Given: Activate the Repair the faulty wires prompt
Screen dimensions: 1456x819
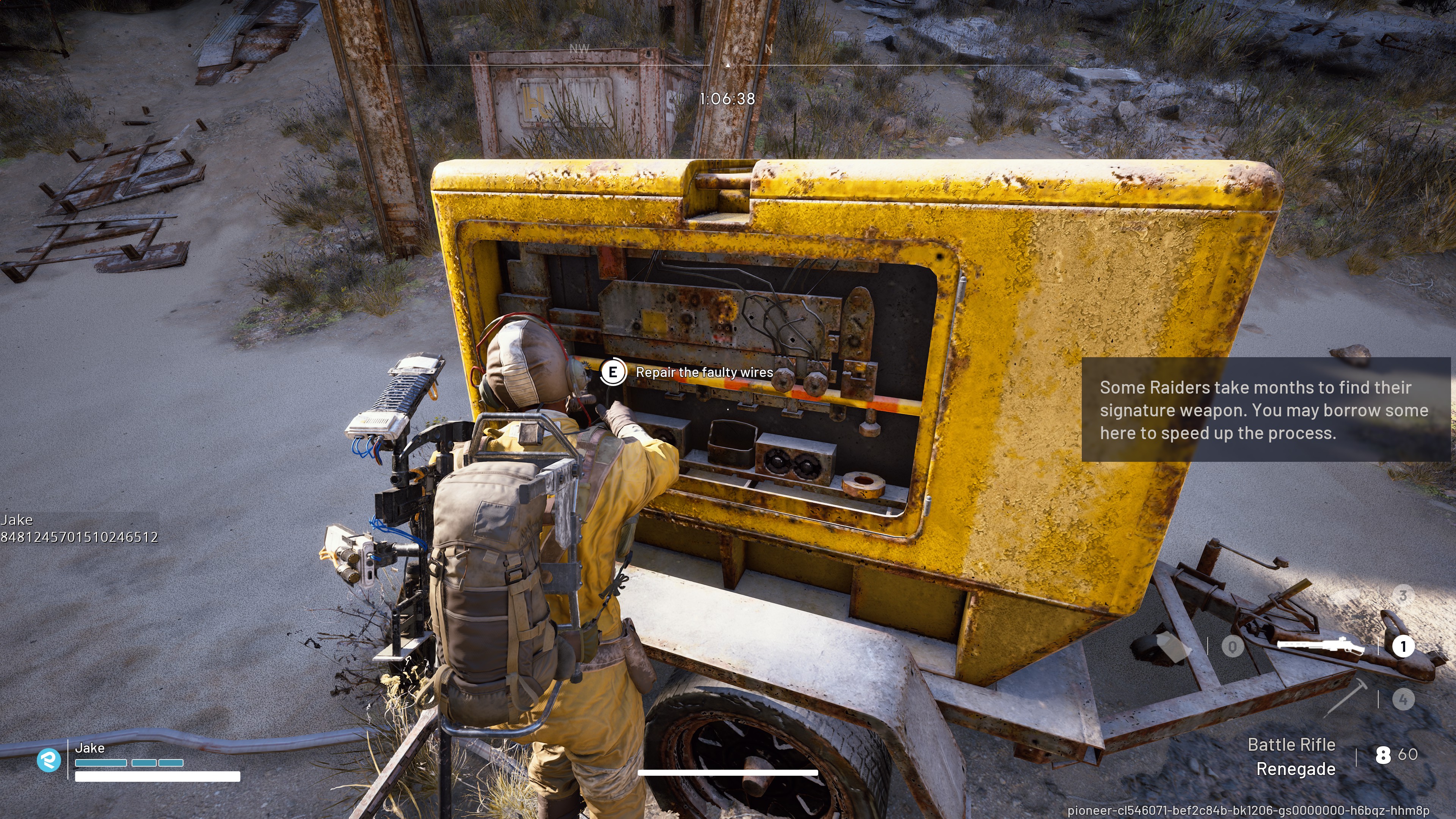Looking at the screenshot, I should coord(614,372).
